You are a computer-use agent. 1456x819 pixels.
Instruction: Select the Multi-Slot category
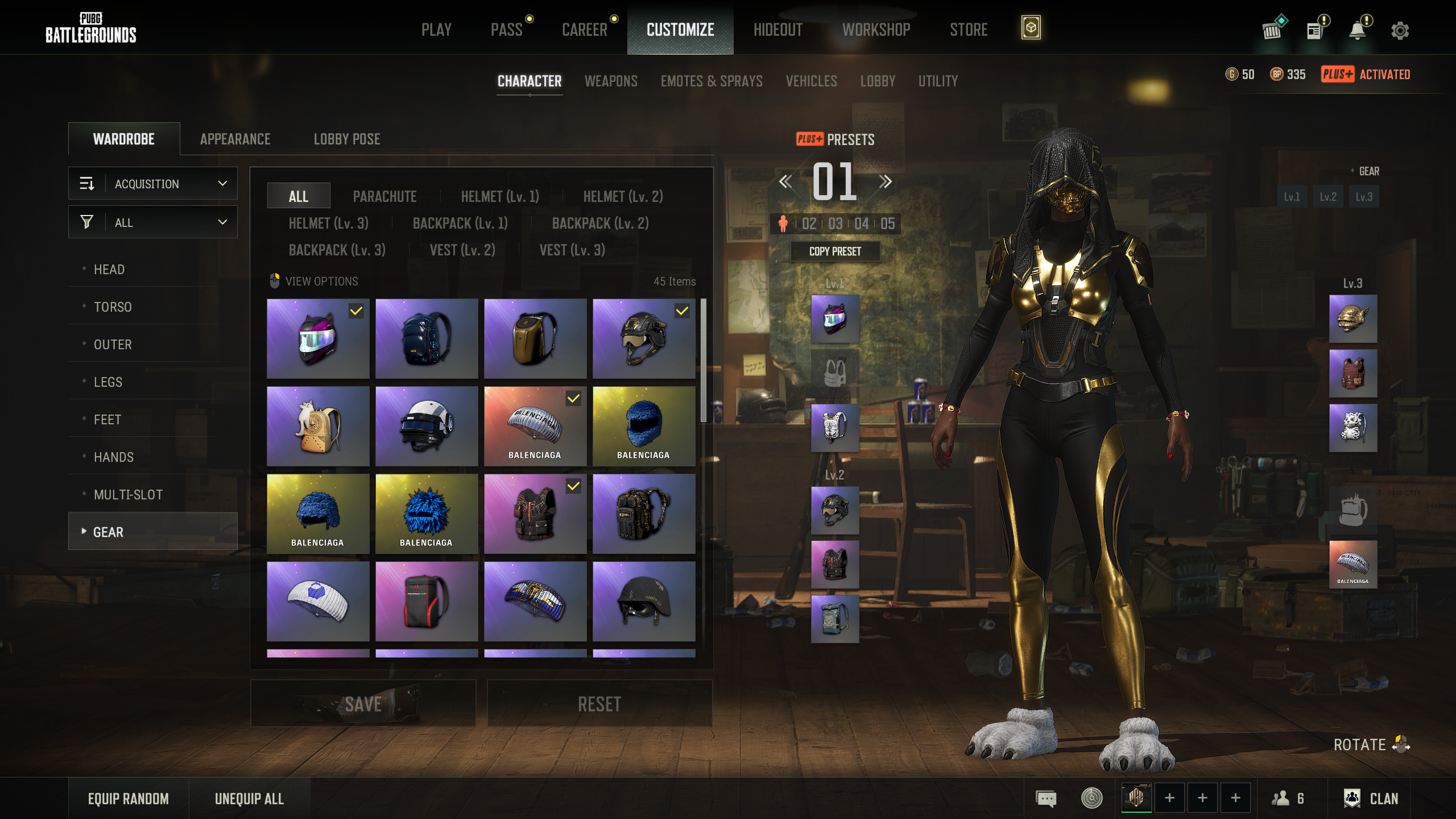tap(128, 495)
